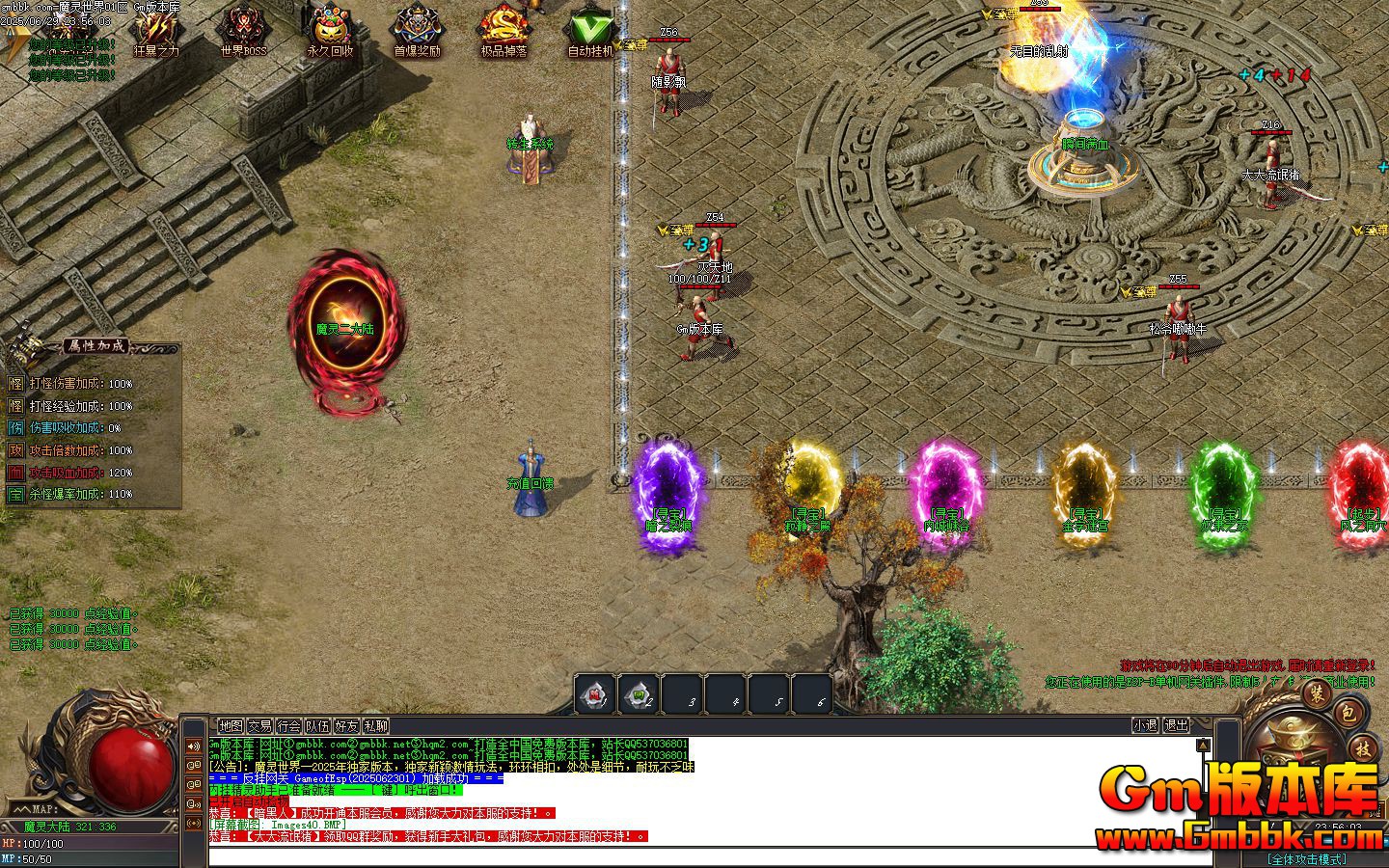Image resolution: width=1389 pixels, height=868 pixels.
Task: Open the 包 bag icon at bottom right
Action: (1348, 714)
